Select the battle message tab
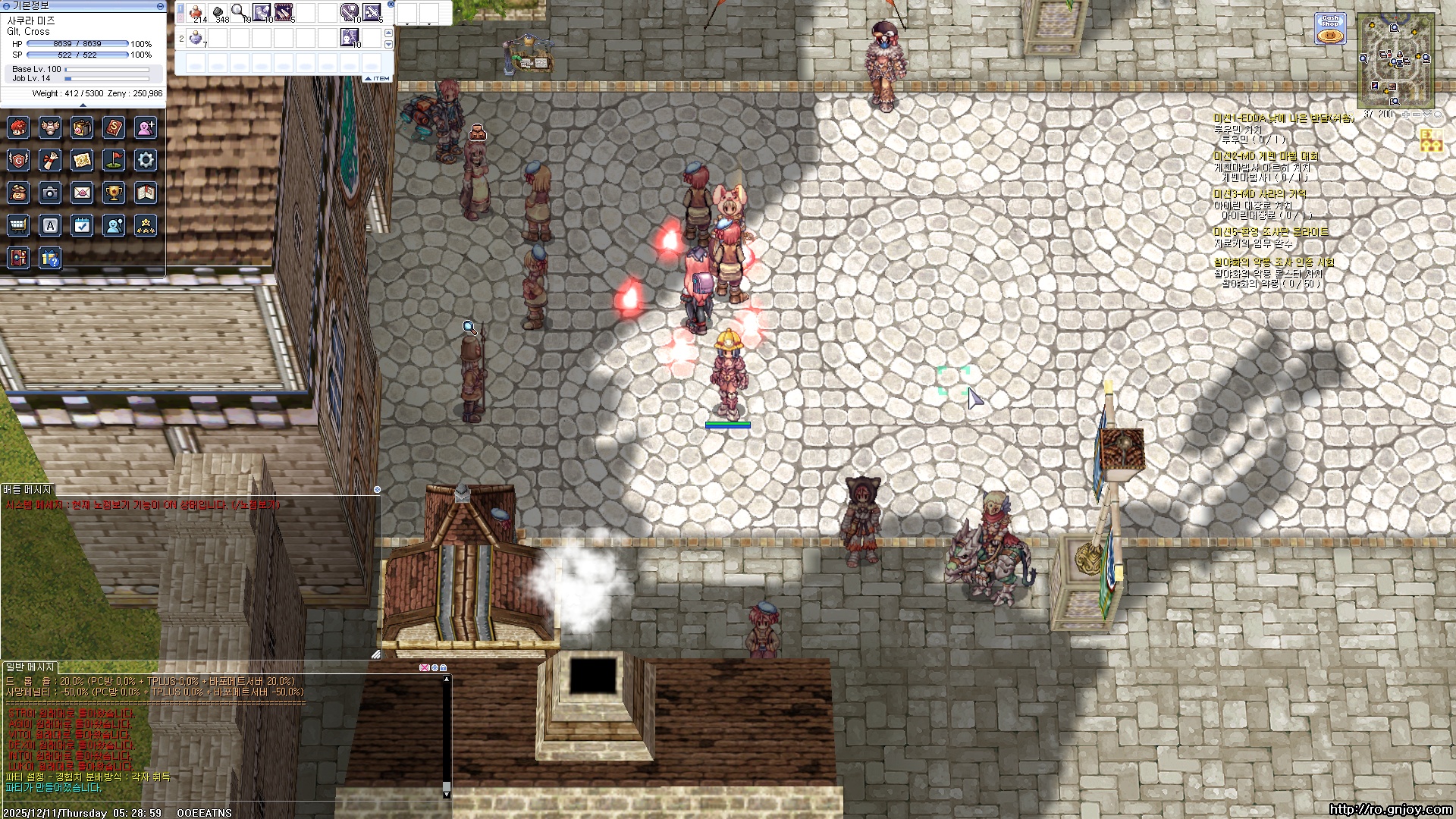1456x819 pixels. click(x=27, y=490)
